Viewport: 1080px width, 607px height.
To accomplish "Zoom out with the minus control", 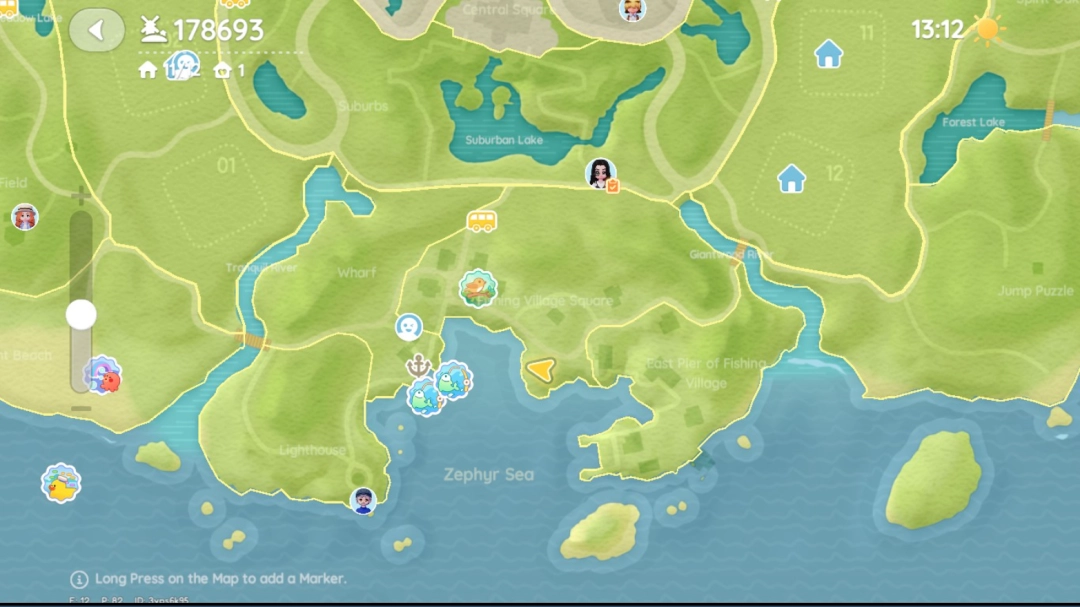I will (x=81, y=408).
